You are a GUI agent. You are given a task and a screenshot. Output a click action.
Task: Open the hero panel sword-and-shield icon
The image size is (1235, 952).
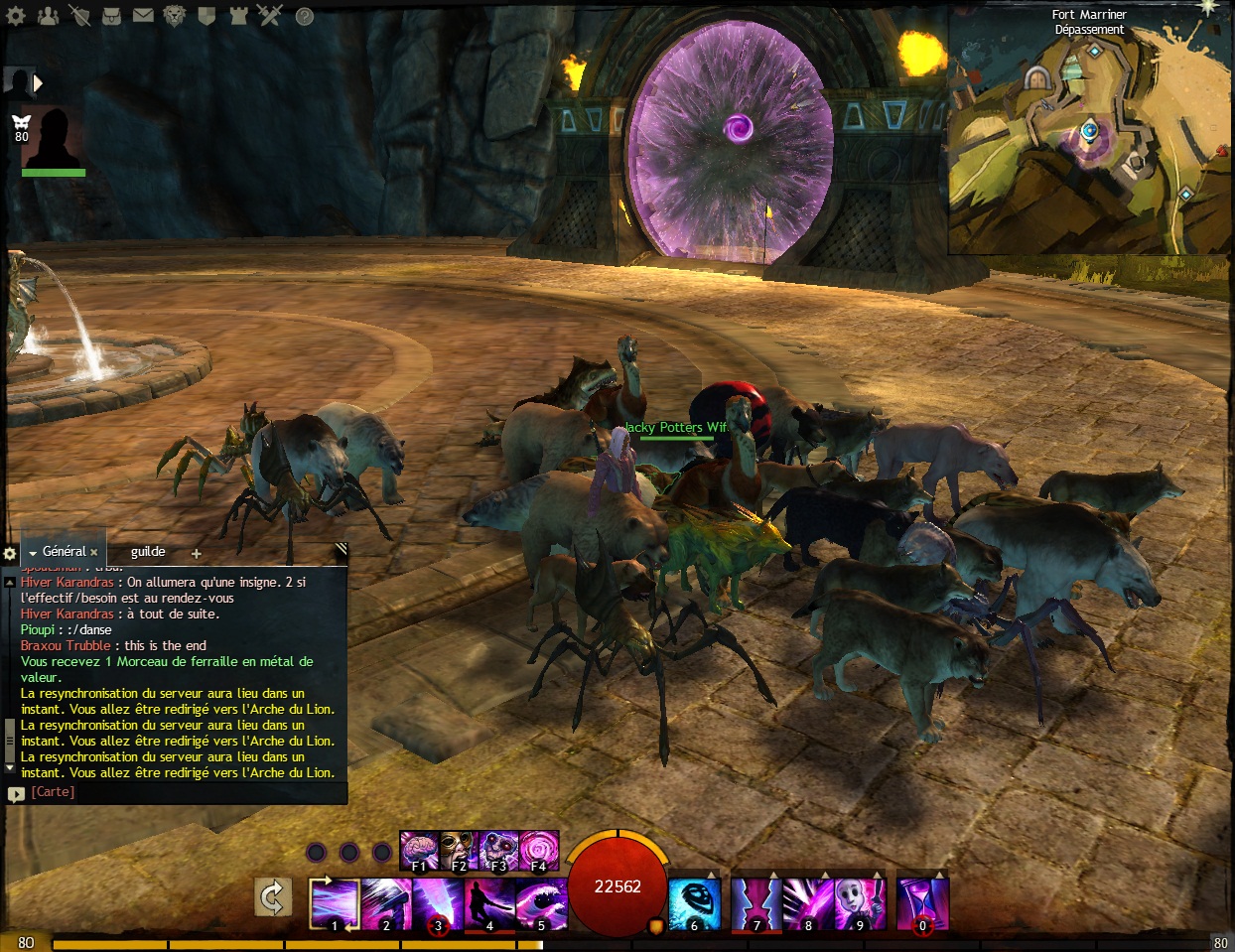(x=79, y=16)
